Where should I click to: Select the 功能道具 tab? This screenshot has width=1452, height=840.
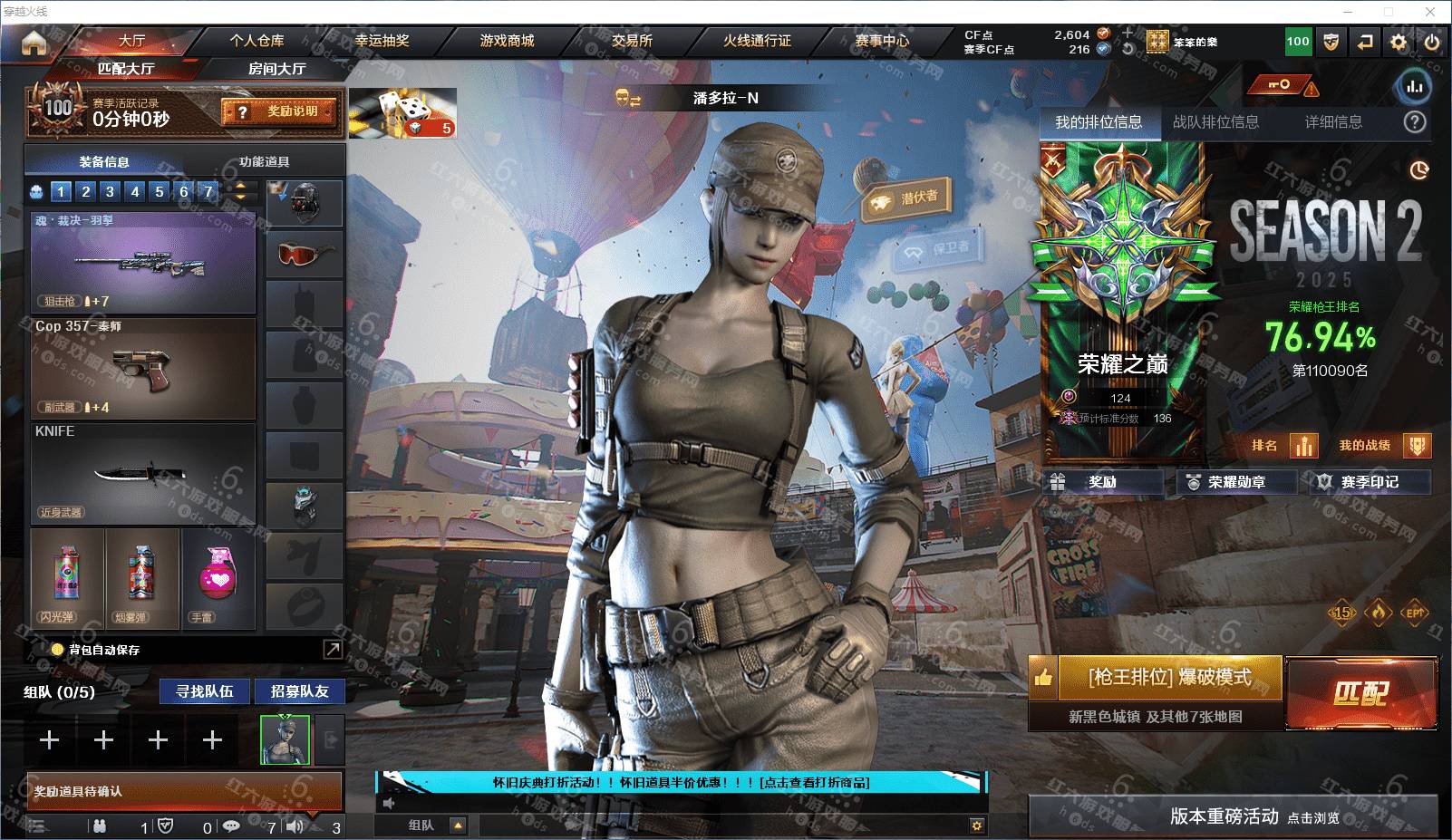tap(264, 162)
